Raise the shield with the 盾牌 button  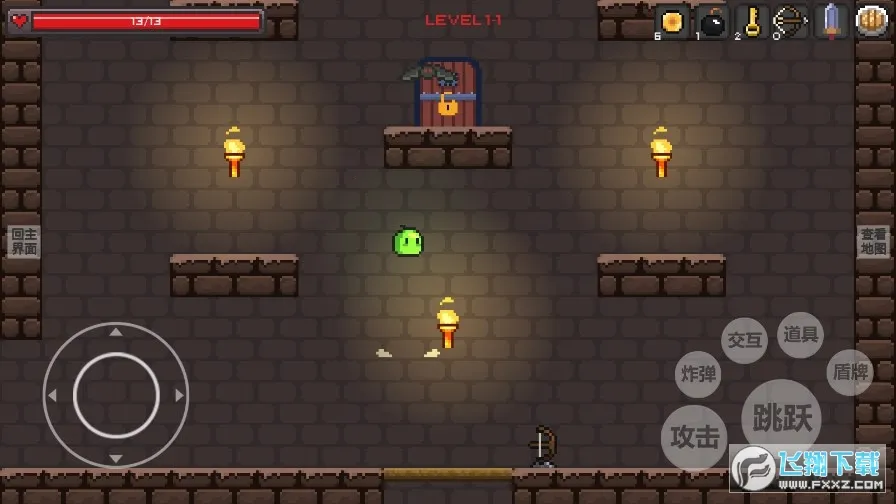(x=850, y=372)
